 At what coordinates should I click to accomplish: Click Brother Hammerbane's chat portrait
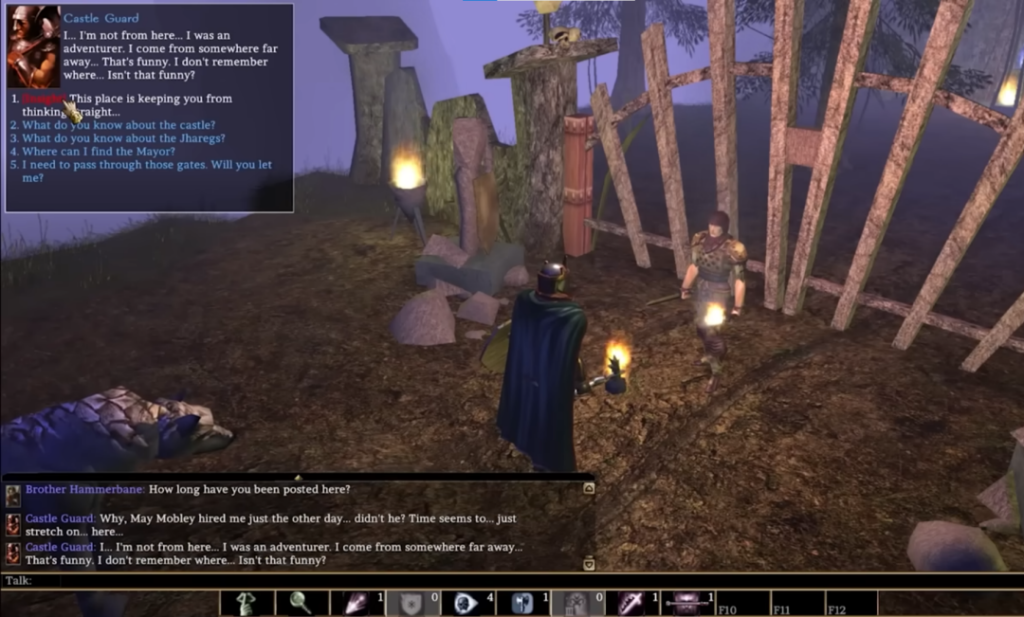(x=13, y=495)
